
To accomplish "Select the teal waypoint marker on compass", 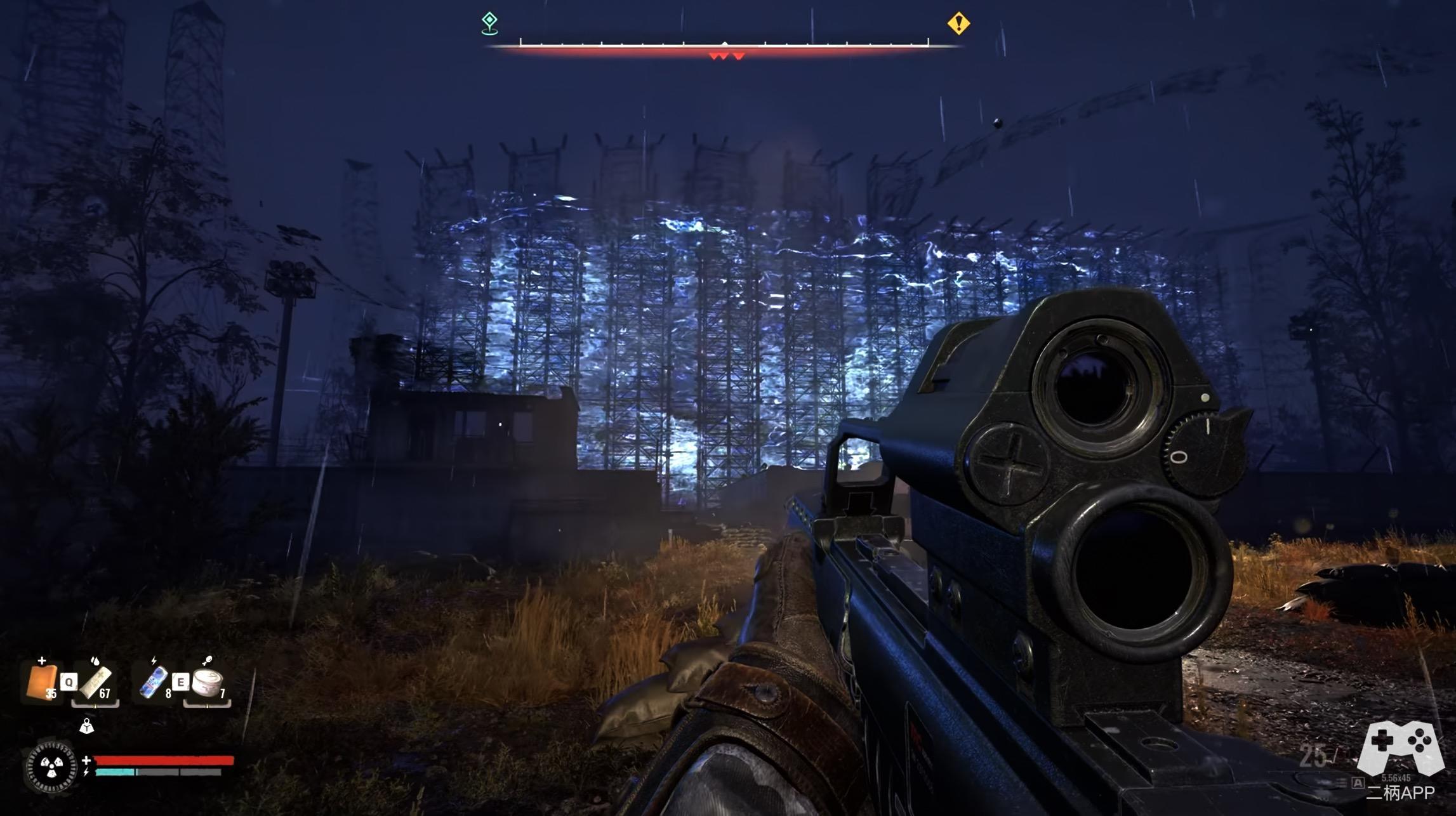I will point(489,23).
